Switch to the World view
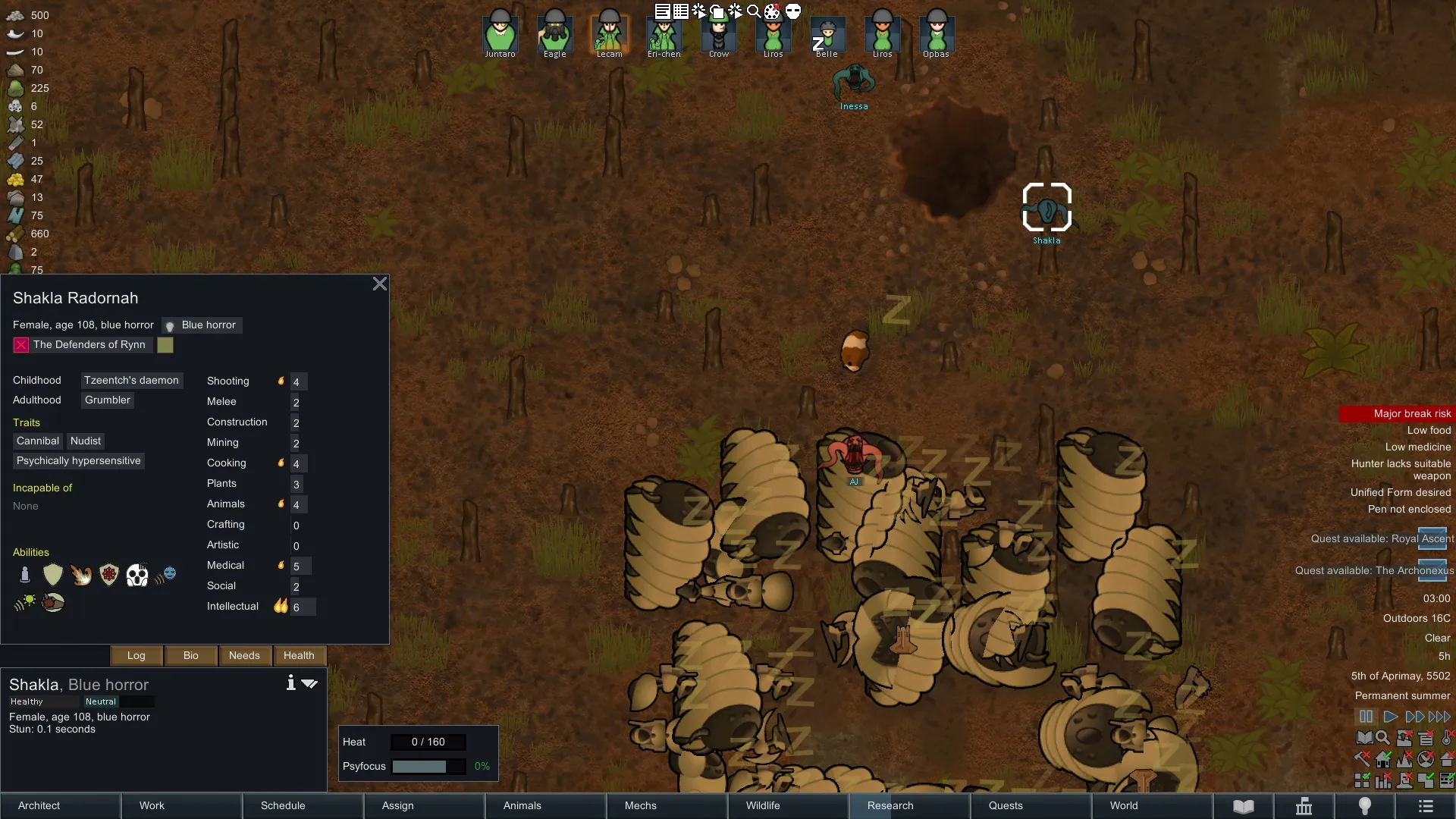 click(x=1153, y=805)
